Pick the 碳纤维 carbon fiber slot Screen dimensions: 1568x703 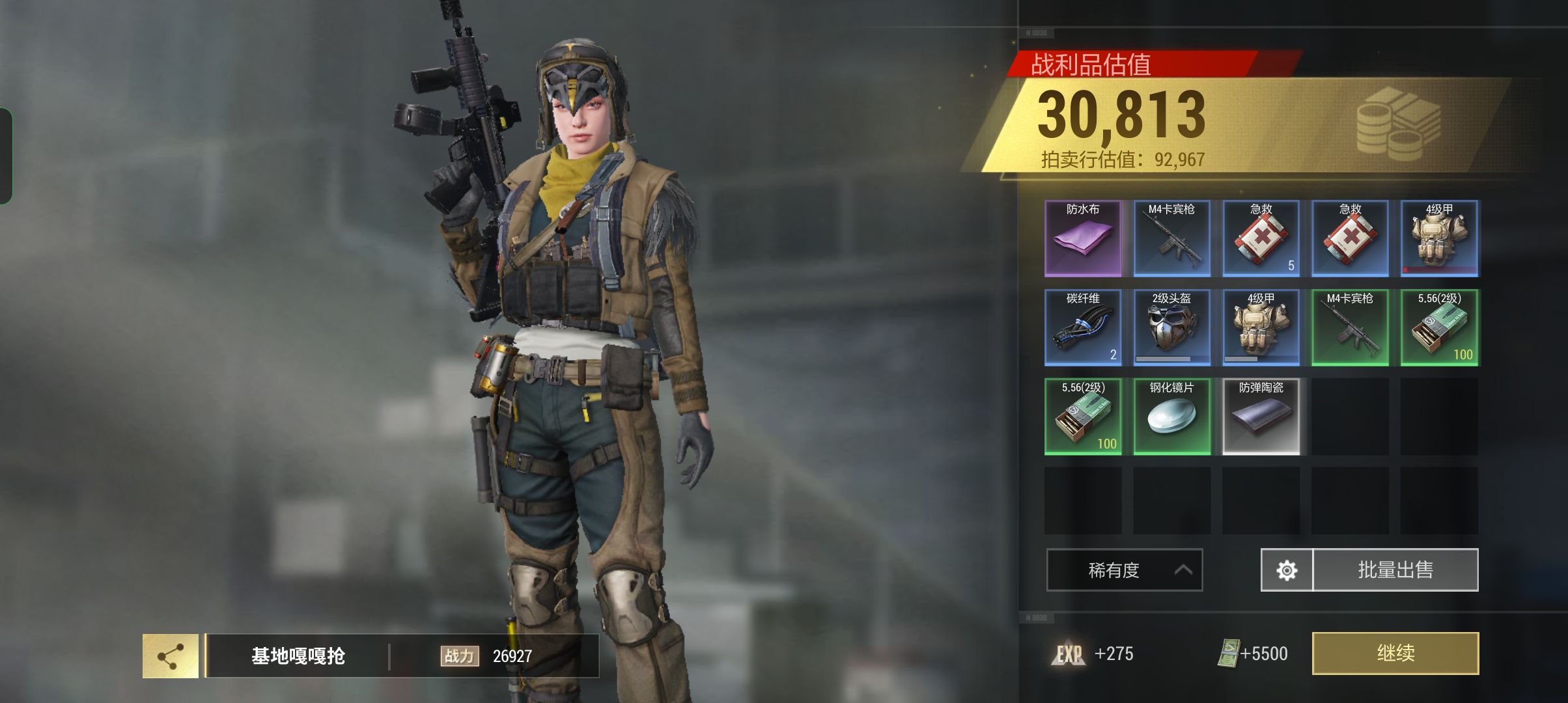1083,327
